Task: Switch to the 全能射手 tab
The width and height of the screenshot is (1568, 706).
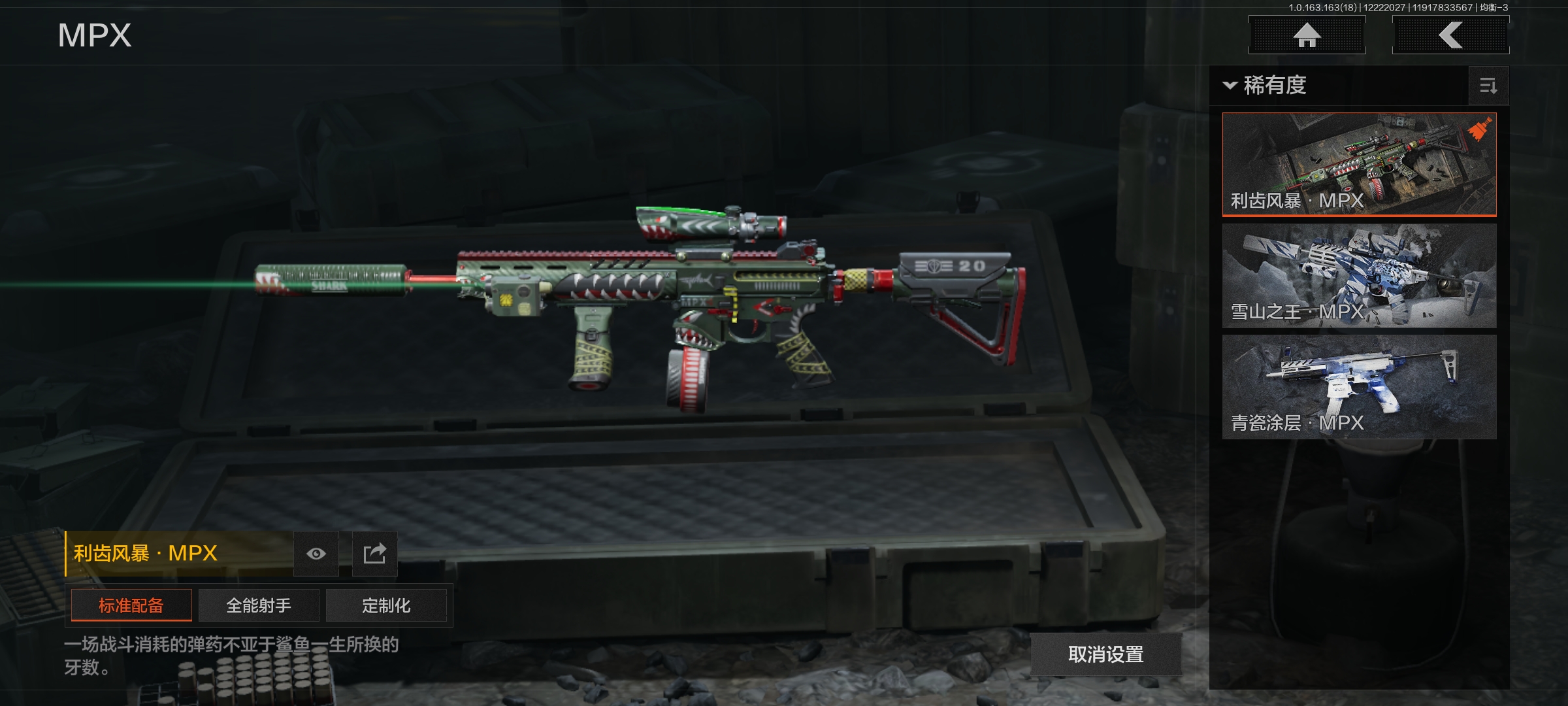Action: click(x=259, y=605)
